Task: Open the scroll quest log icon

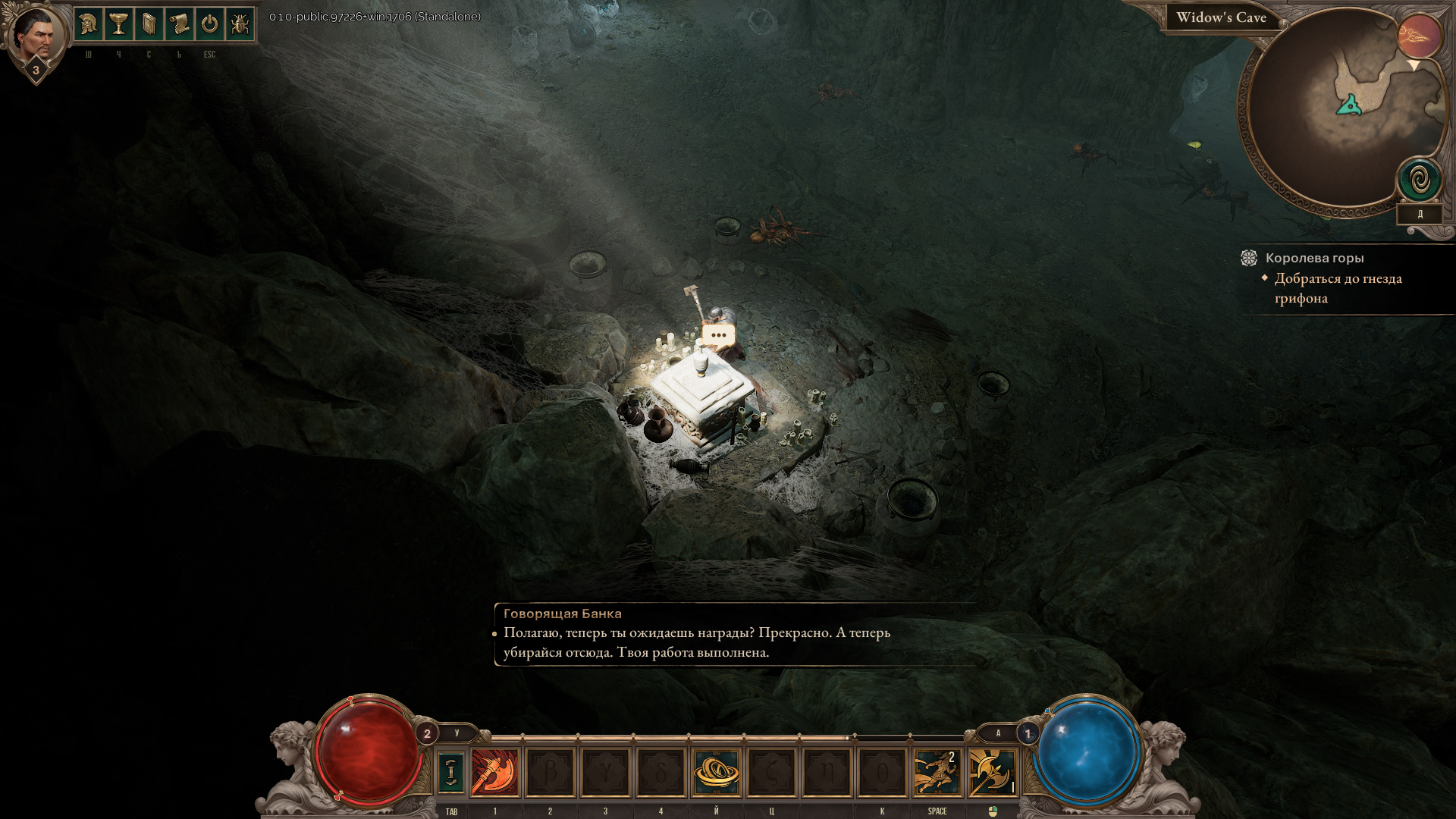Action: 179,24
